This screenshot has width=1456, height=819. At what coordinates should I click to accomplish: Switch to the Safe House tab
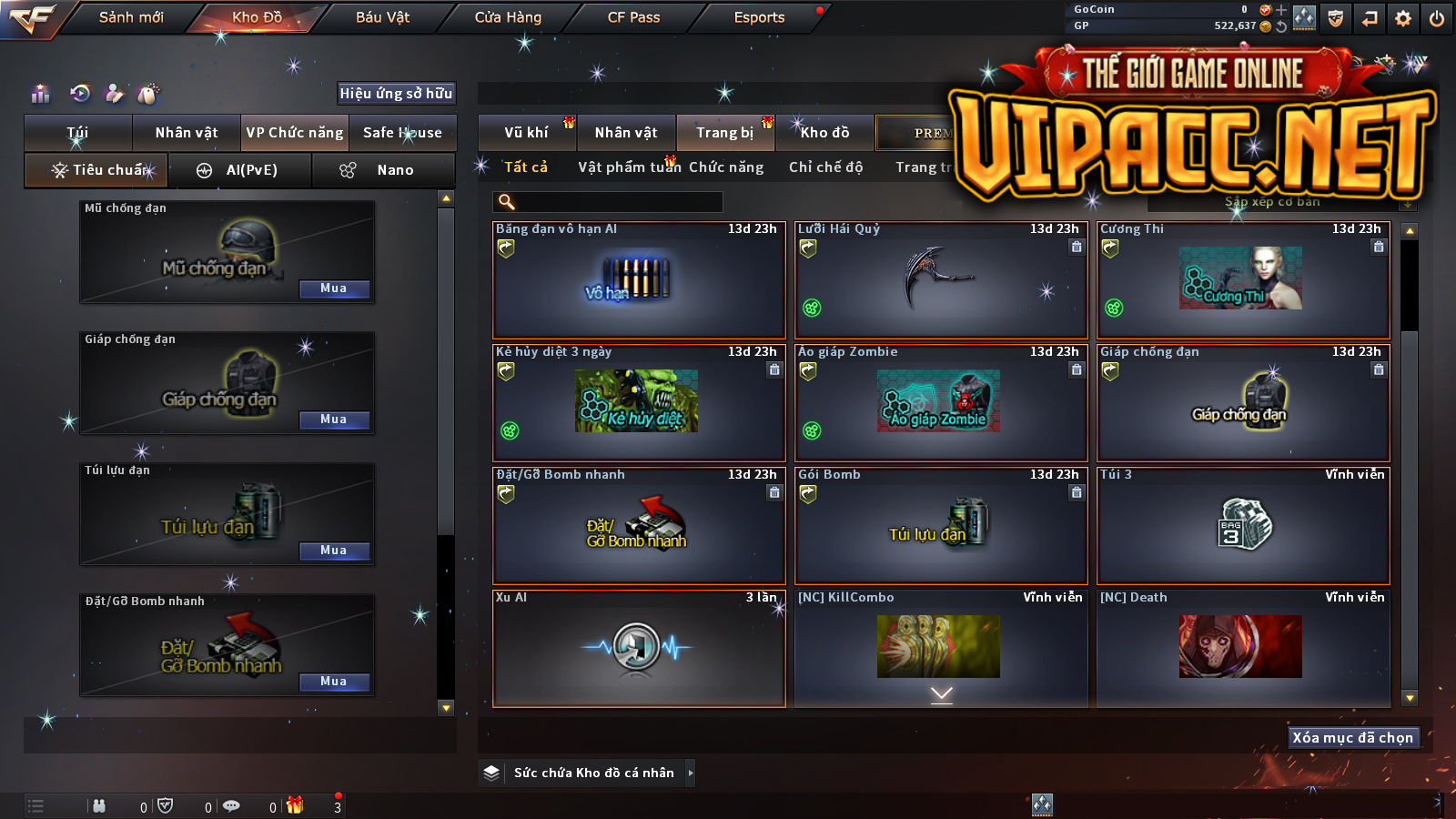click(x=402, y=133)
